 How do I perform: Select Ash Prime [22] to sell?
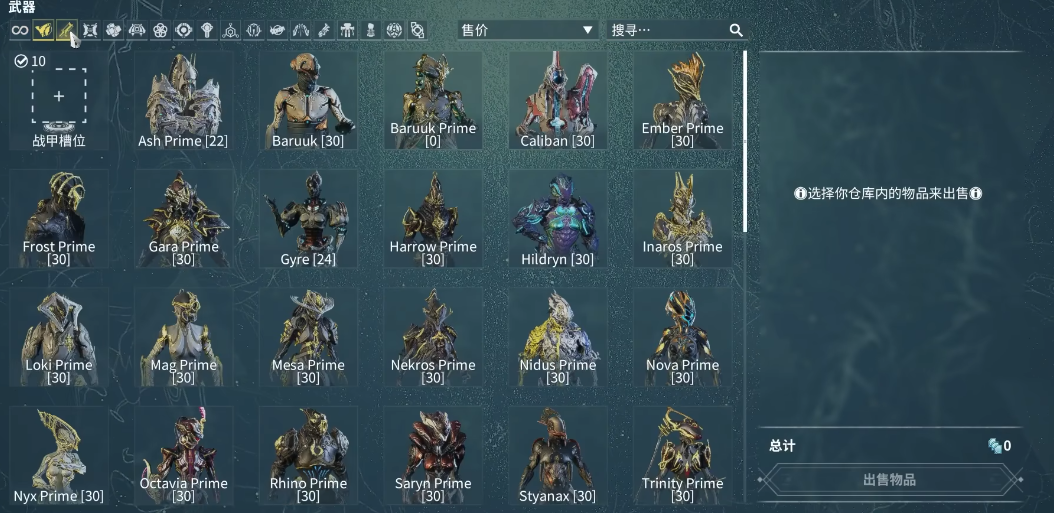tap(183, 100)
